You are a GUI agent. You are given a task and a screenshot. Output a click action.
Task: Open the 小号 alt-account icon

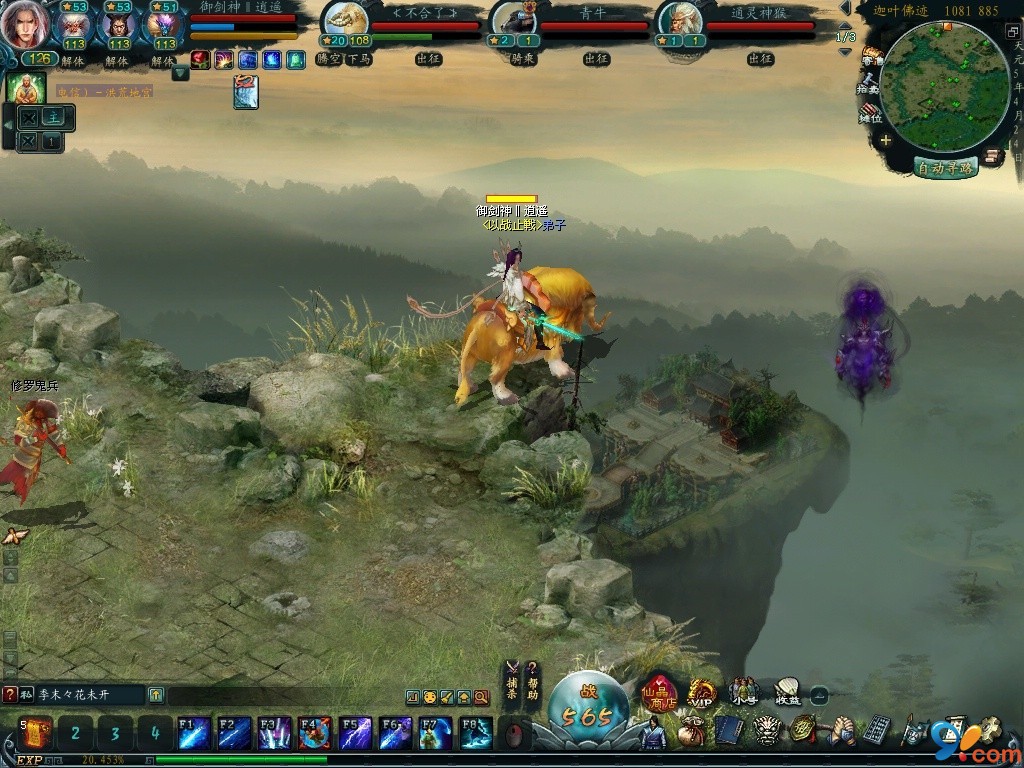pyautogui.click(x=744, y=691)
